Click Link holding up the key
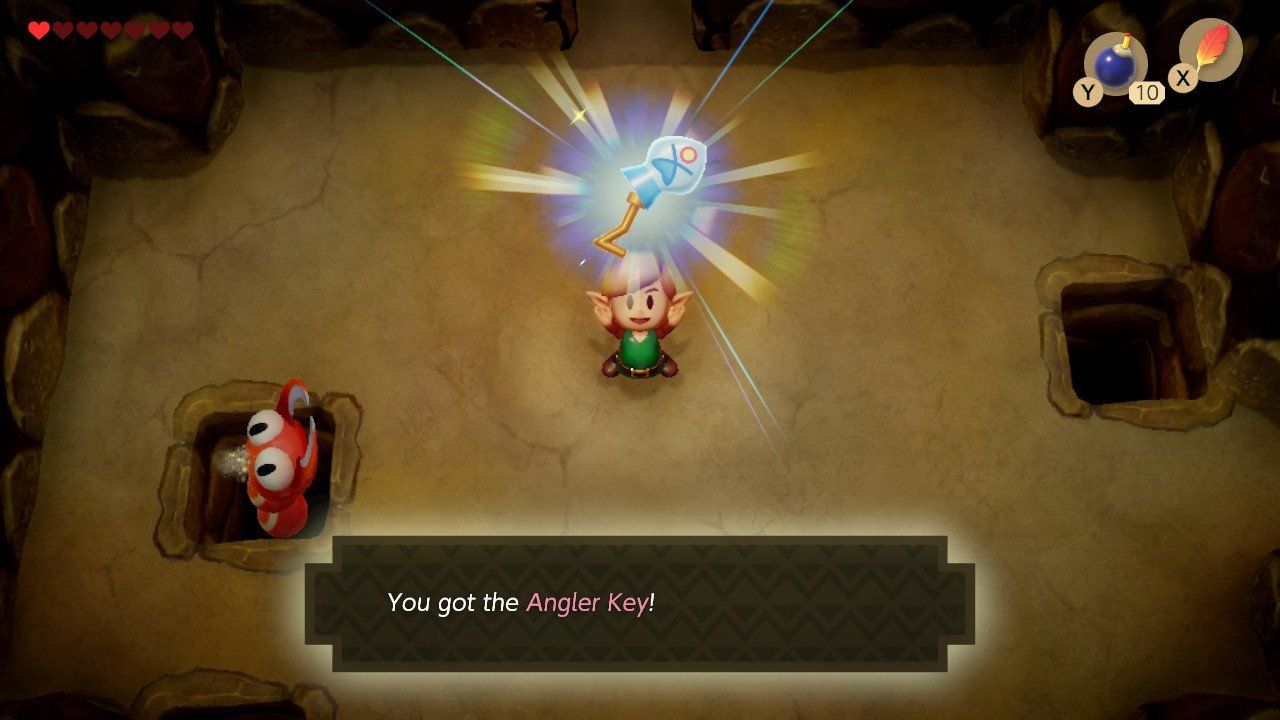 tap(640, 330)
